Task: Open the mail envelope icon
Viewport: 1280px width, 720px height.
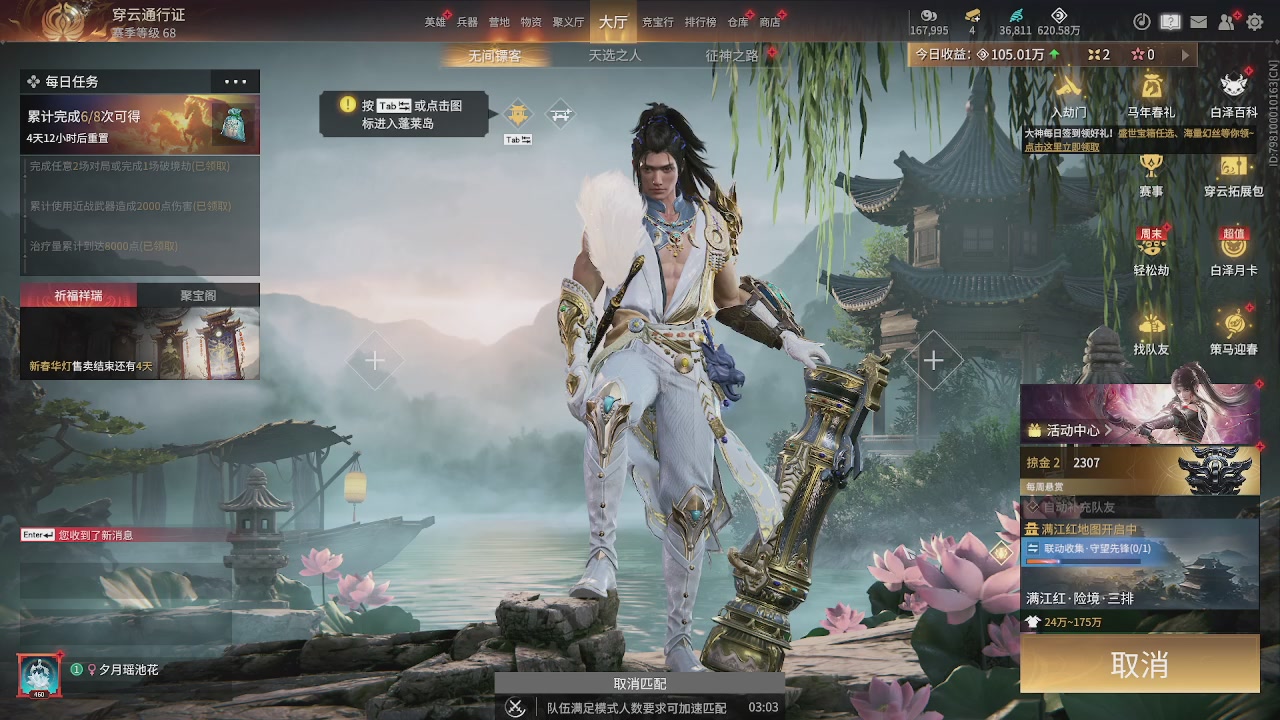Action: point(1199,22)
